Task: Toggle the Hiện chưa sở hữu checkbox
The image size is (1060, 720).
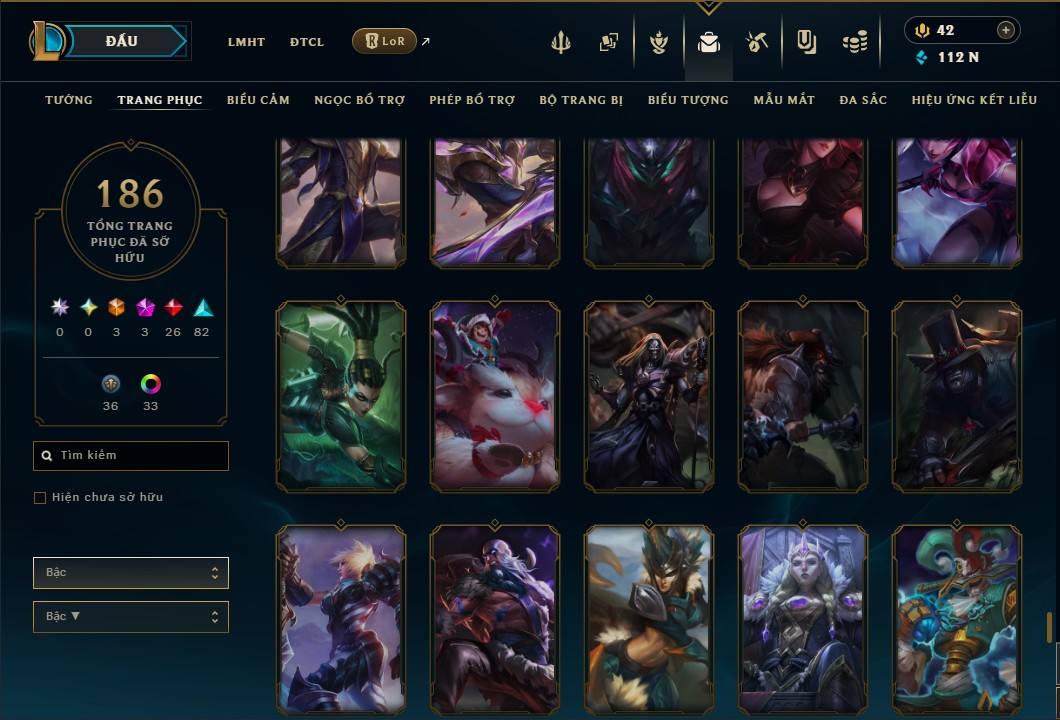Action: (x=40, y=498)
